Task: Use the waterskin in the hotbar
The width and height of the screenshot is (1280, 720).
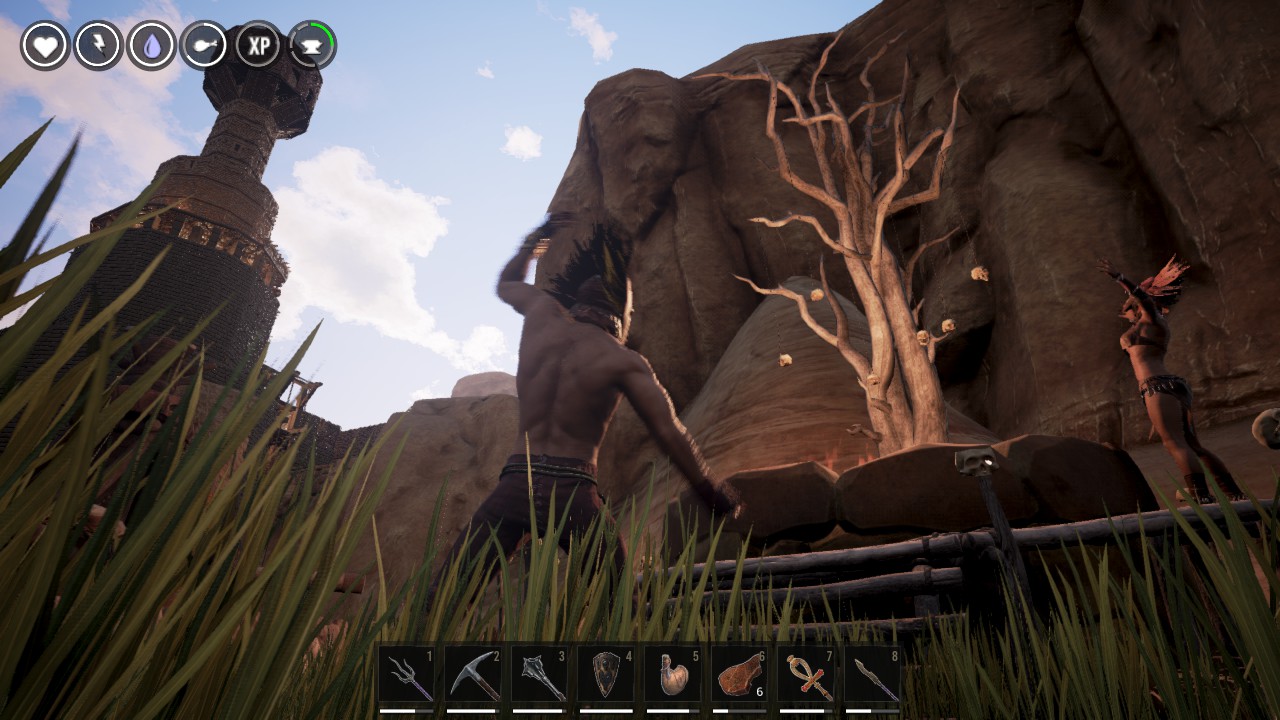Action: (673, 677)
